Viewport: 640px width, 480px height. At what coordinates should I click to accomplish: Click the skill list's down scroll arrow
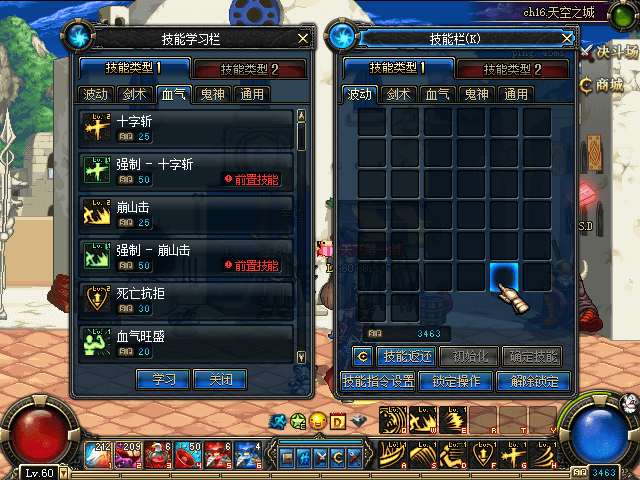click(302, 355)
